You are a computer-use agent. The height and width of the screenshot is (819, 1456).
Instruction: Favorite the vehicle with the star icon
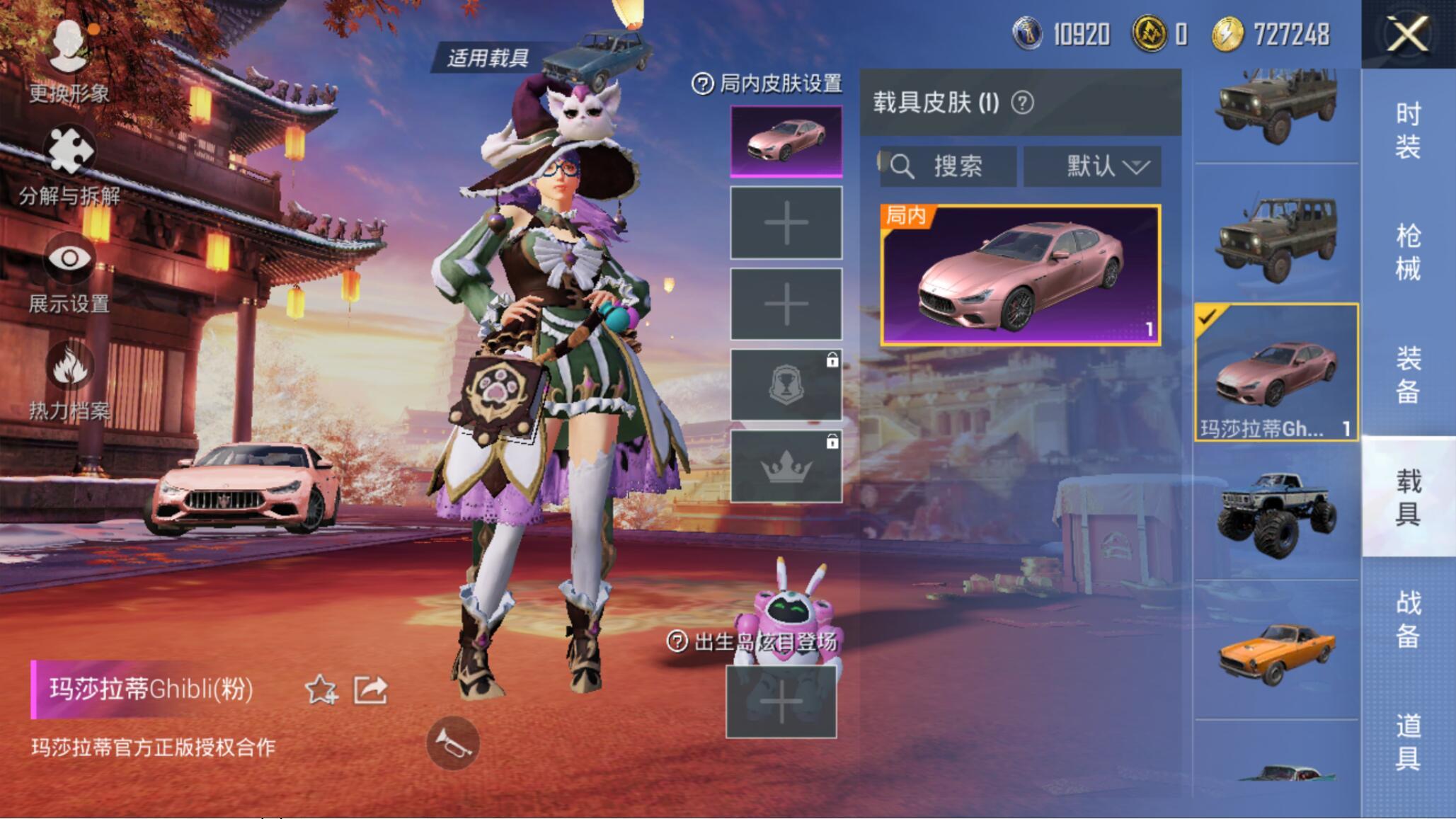[320, 689]
